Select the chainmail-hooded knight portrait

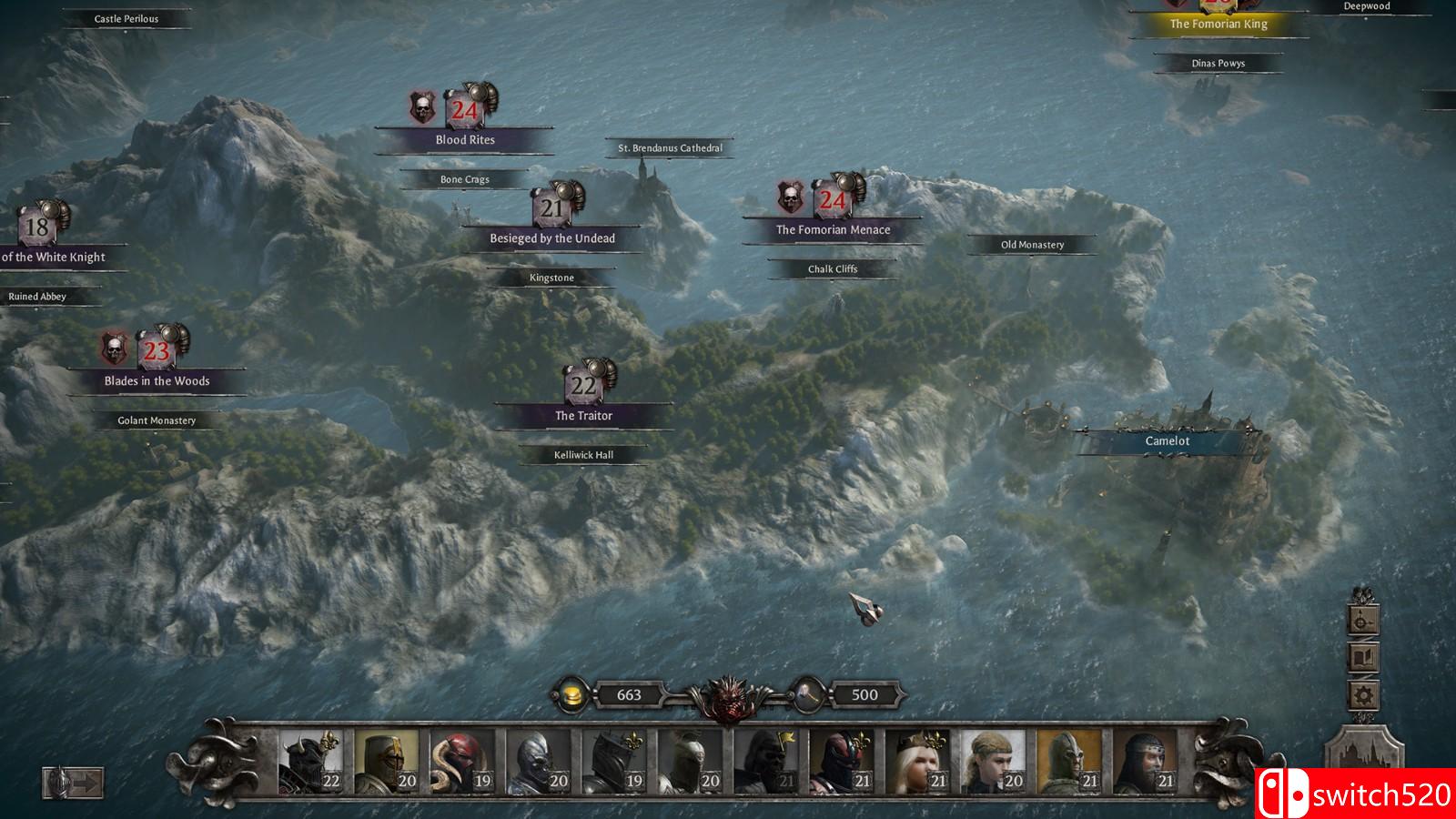(x=1145, y=761)
